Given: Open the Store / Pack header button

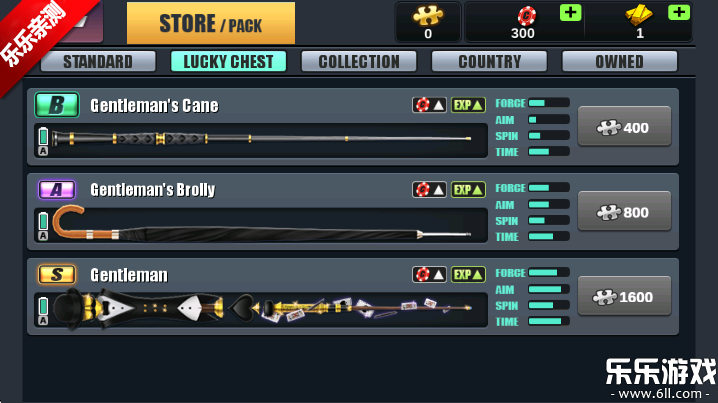Looking at the screenshot, I should click(210, 23).
